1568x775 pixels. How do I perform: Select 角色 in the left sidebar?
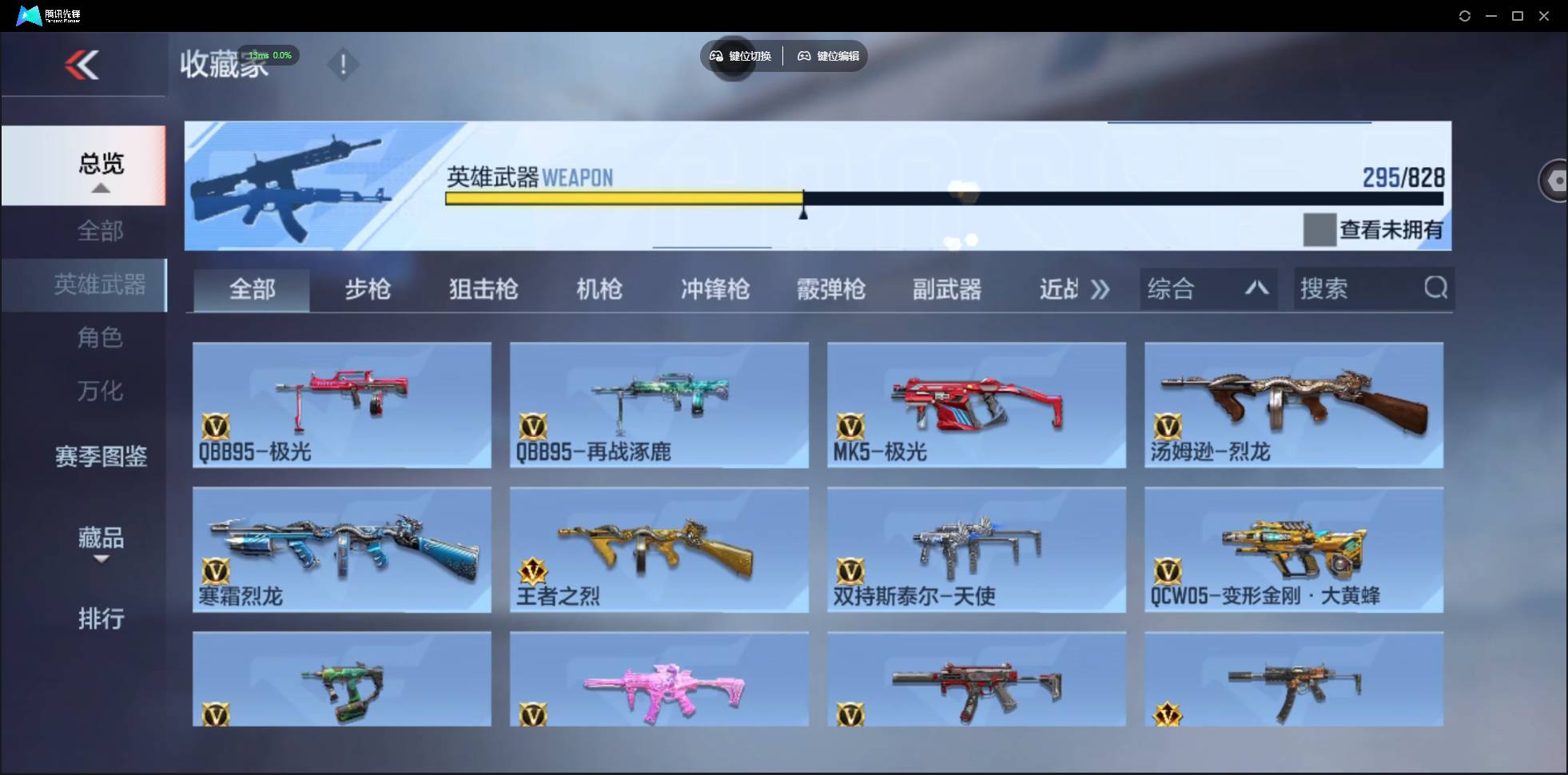(100, 337)
